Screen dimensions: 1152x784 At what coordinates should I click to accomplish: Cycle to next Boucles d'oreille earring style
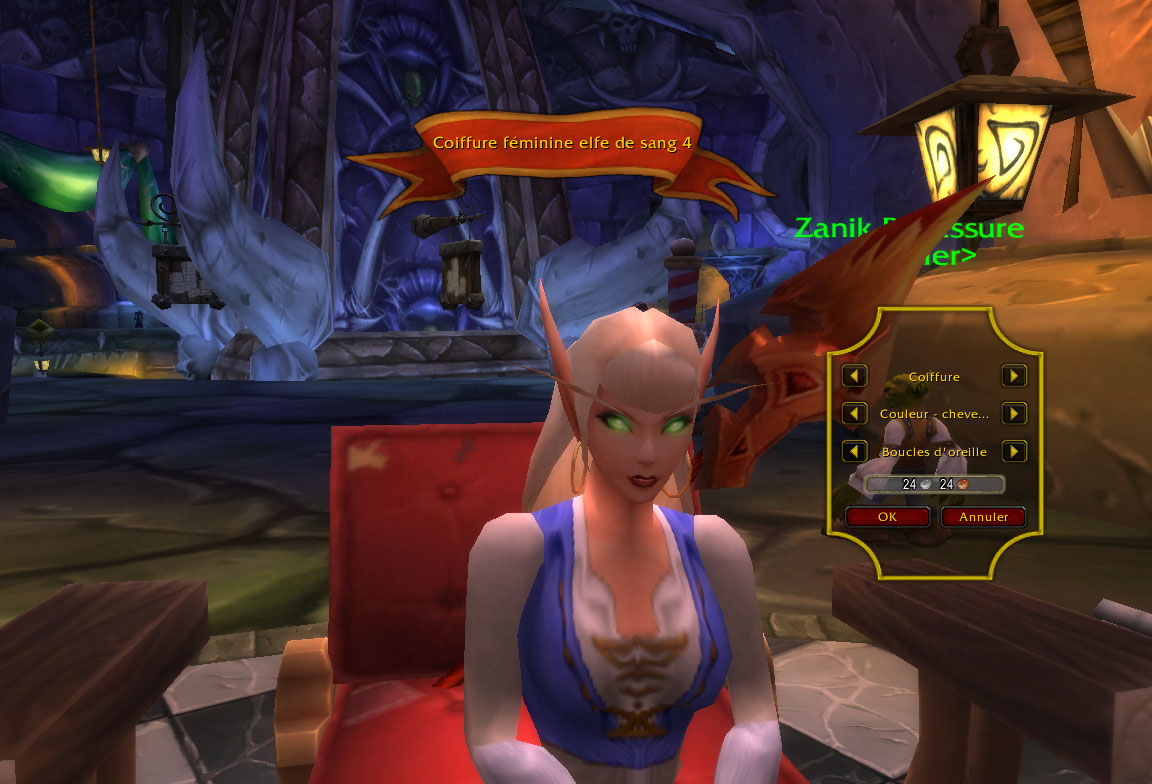(1014, 451)
